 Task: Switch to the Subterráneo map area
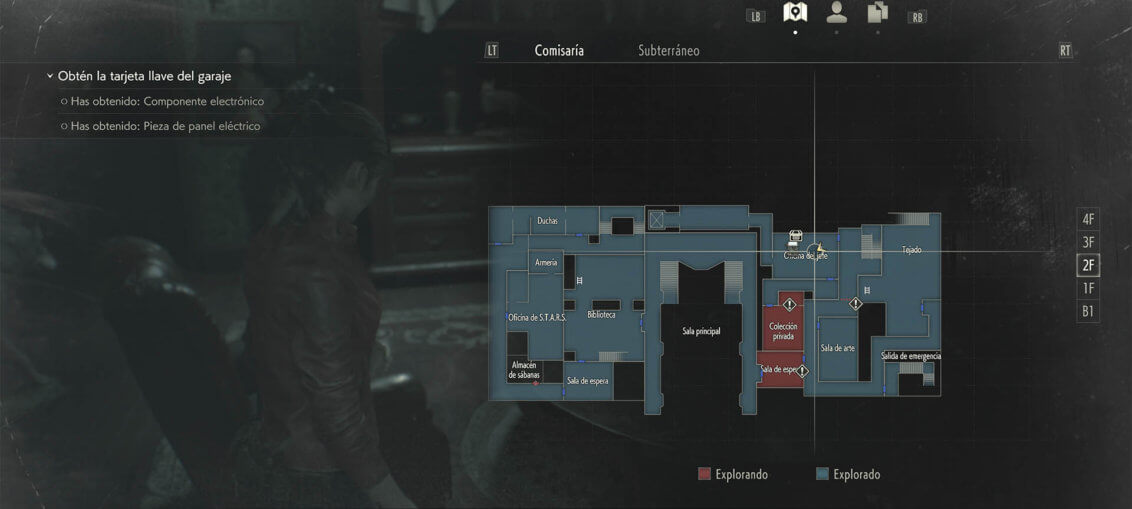[x=668, y=50]
